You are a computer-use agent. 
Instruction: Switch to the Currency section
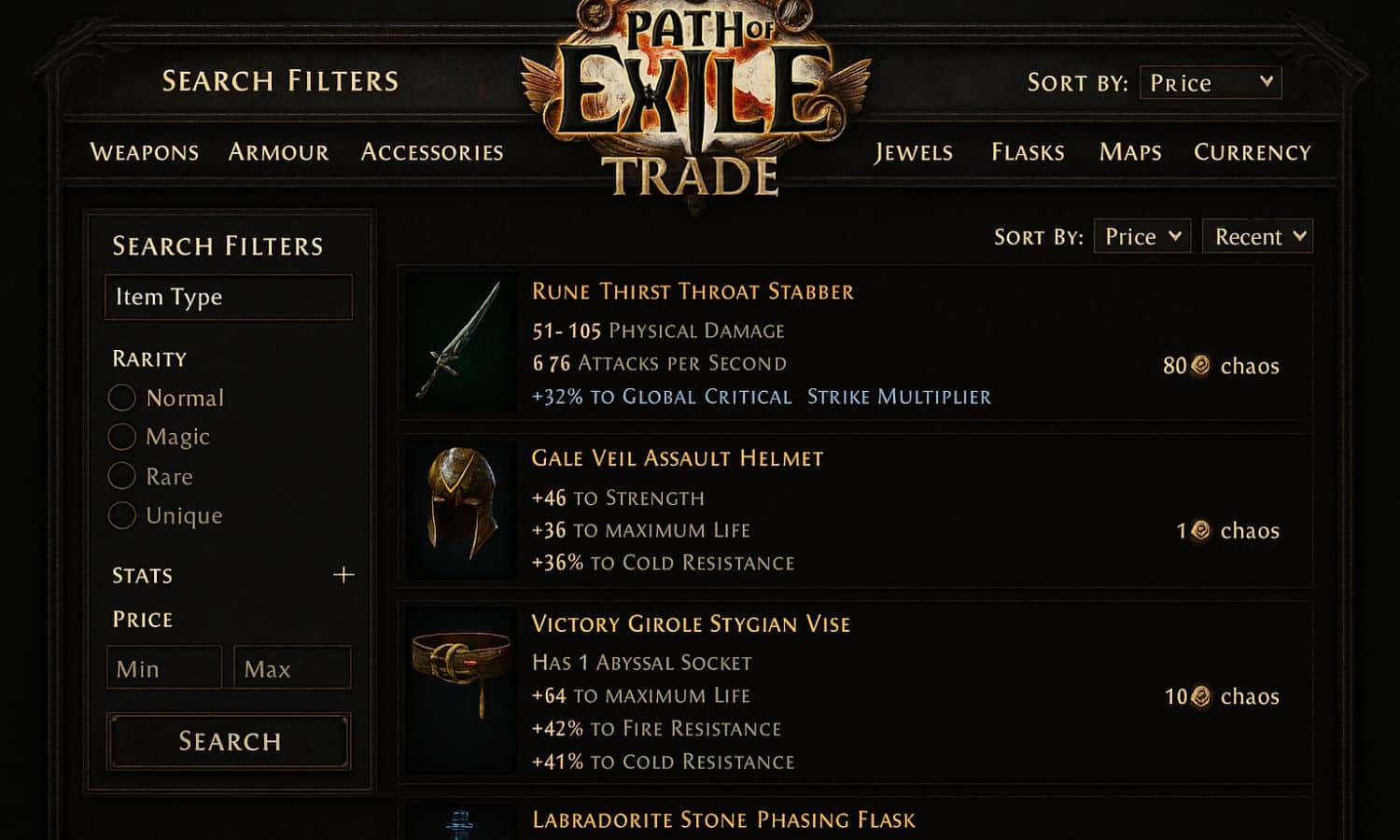coord(1253,152)
